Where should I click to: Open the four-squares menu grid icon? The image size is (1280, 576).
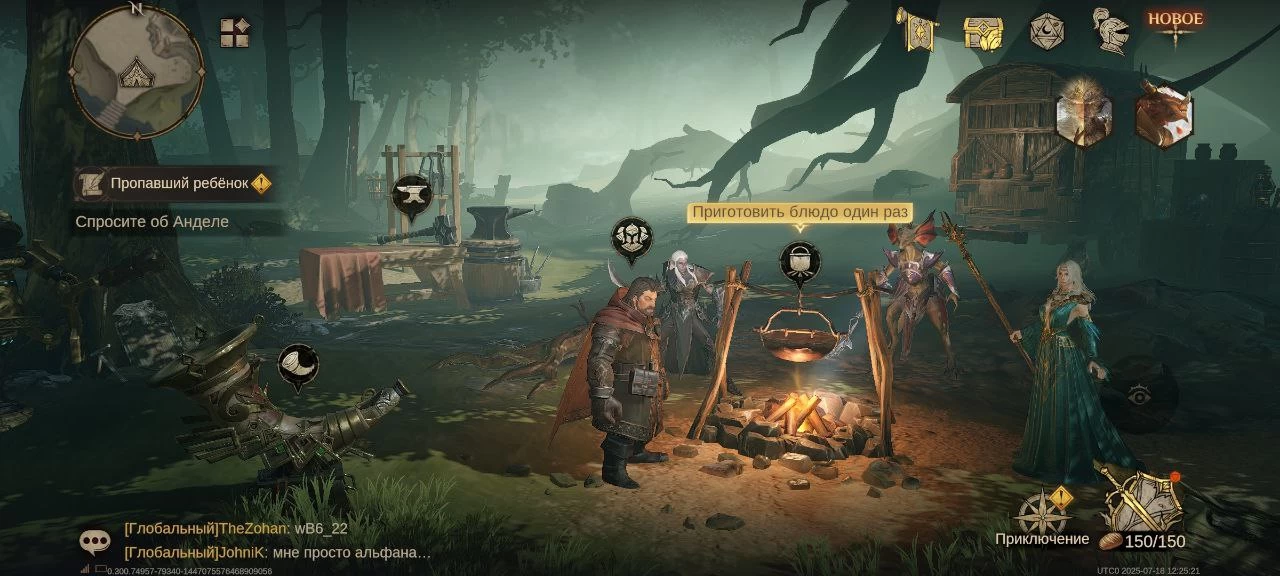coord(235,33)
